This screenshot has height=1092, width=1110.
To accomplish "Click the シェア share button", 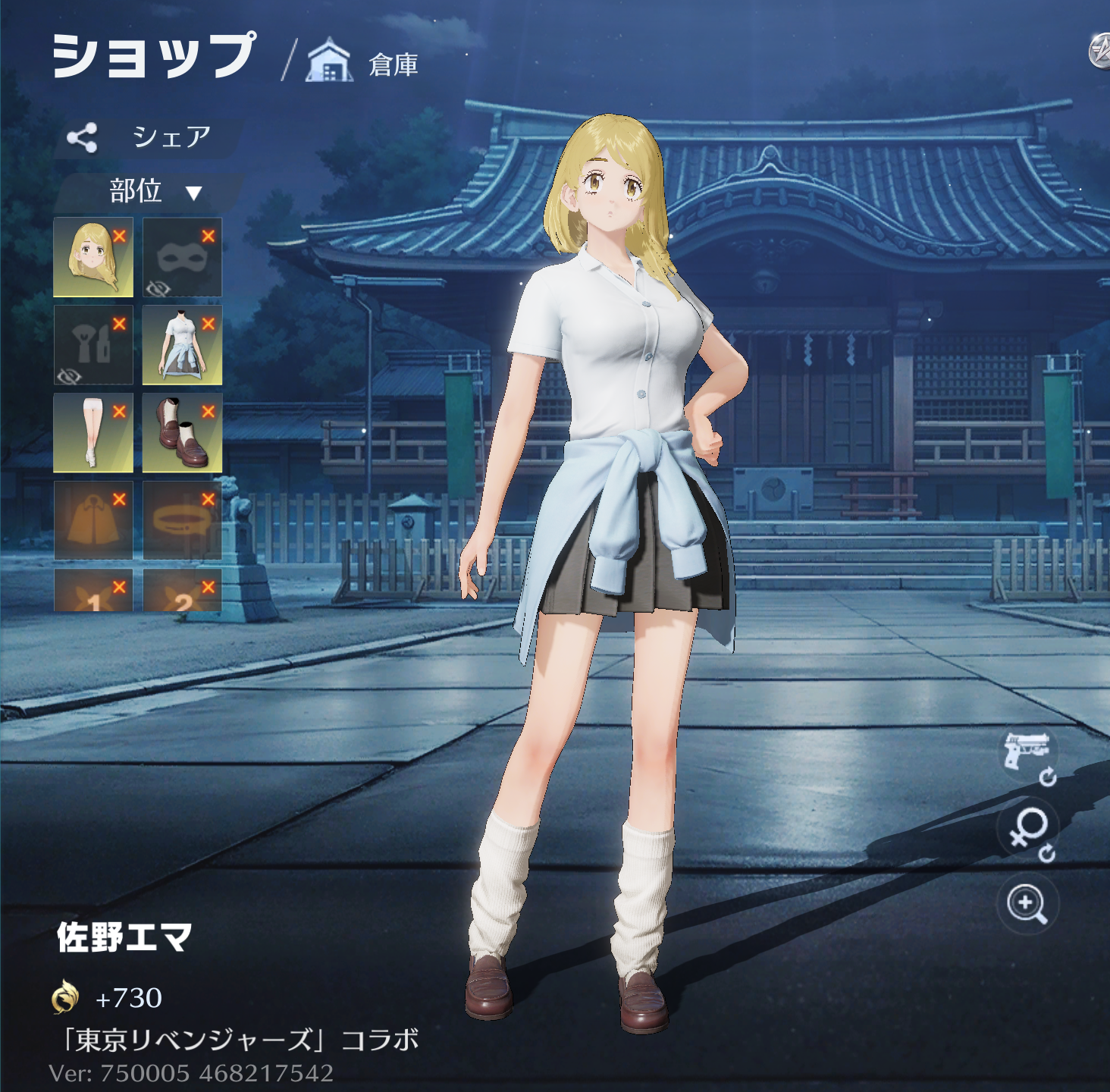I will [x=148, y=137].
